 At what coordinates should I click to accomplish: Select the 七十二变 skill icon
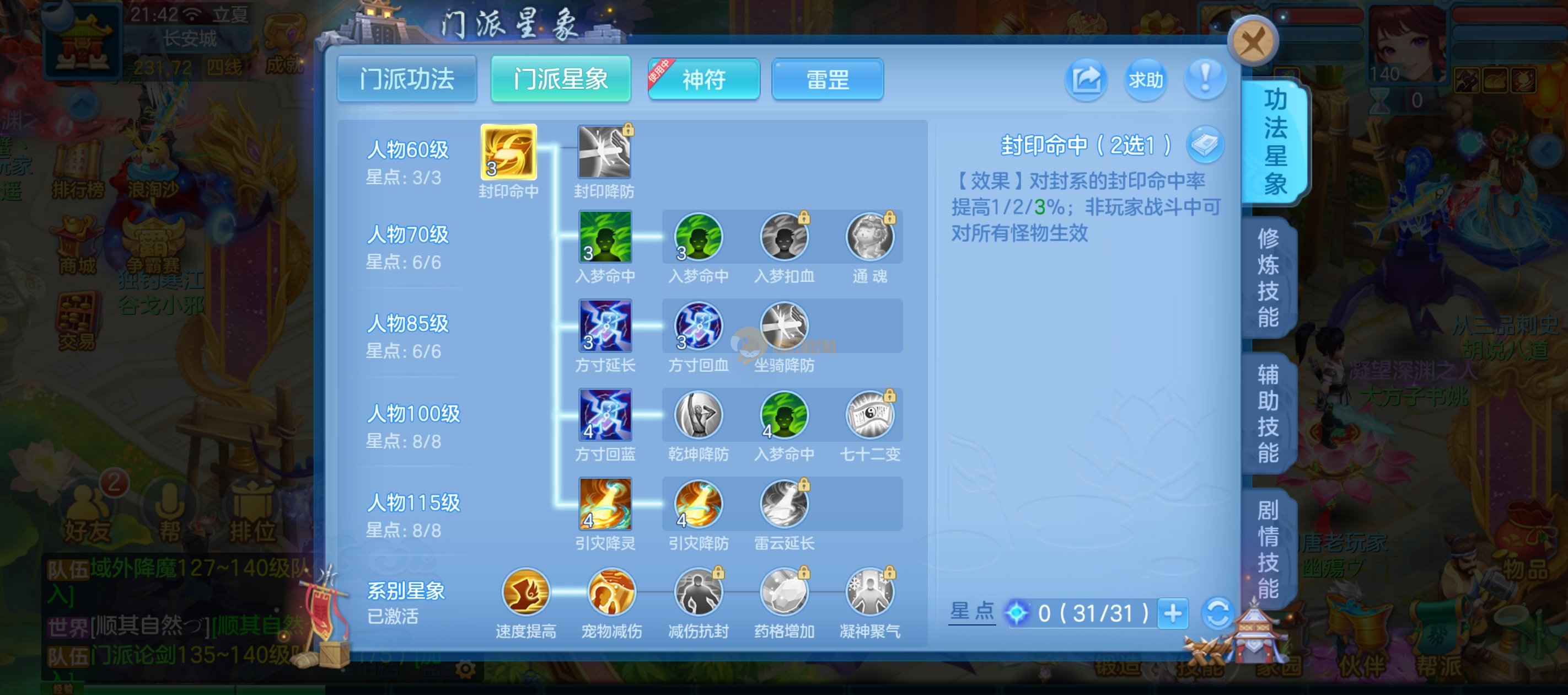870,415
